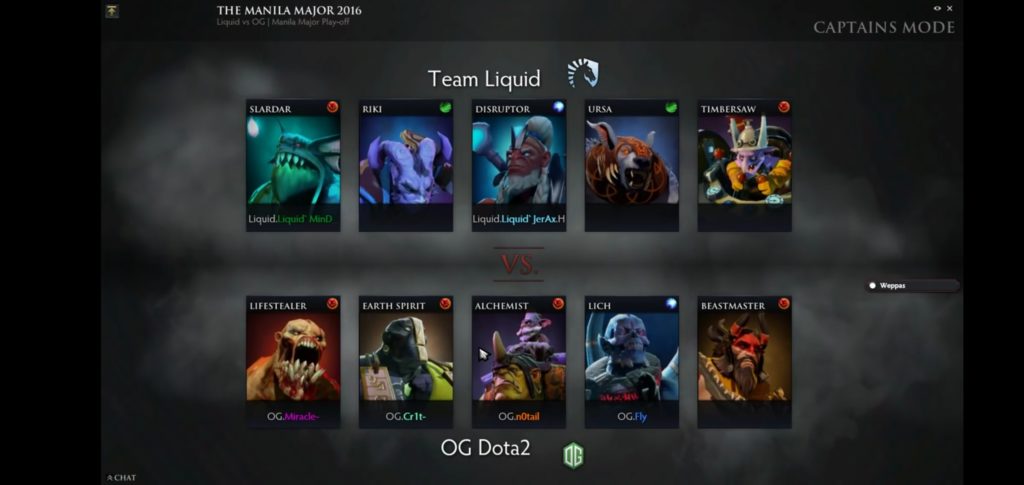1024x485 pixels.
Task: Pick the Timbersaw hero card
Action: coord(745,161)
